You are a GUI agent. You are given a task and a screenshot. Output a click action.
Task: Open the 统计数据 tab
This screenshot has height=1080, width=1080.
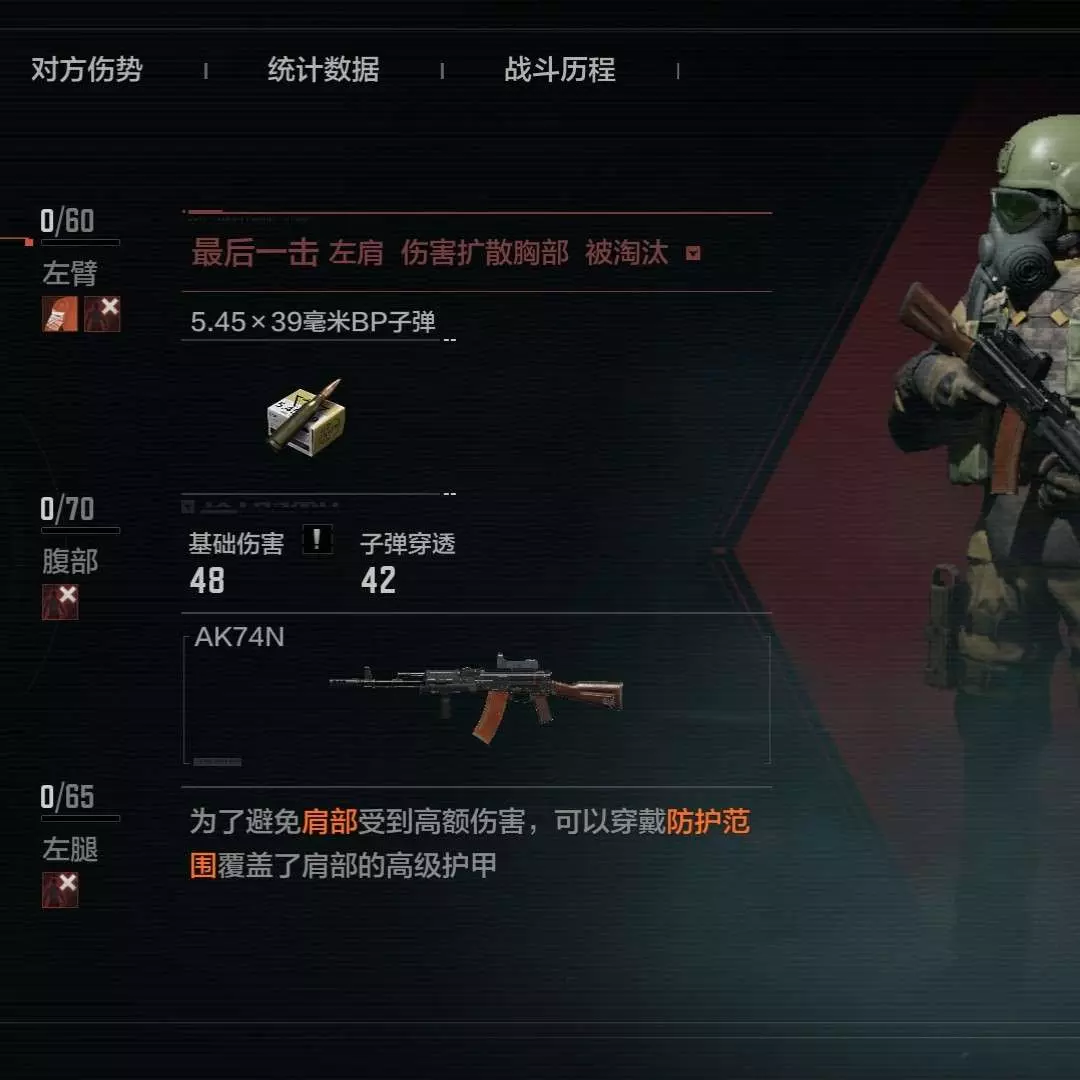tap(323, 70)
